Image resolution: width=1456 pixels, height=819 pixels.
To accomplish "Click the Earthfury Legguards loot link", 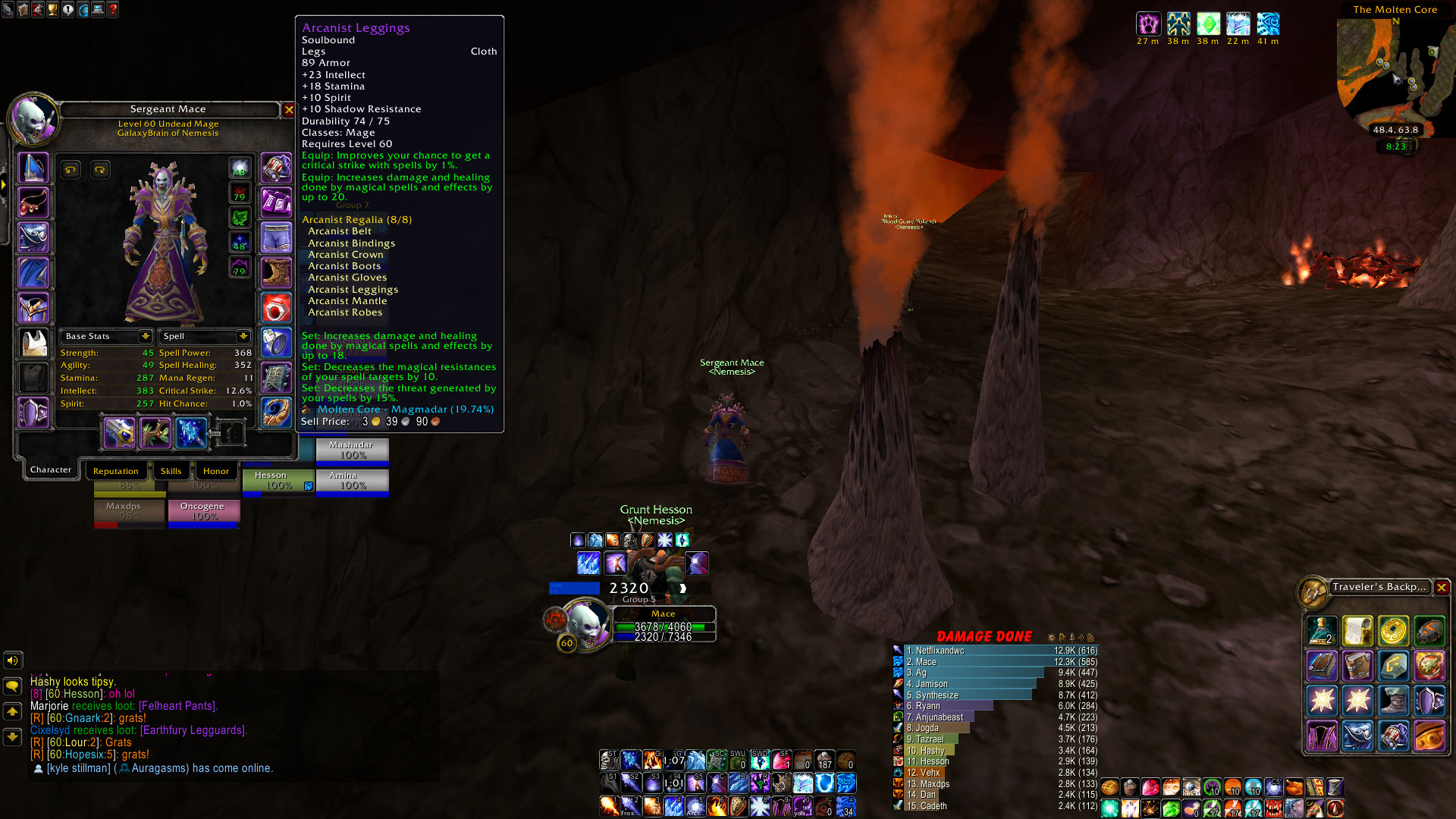I will [x=193, y=730].
